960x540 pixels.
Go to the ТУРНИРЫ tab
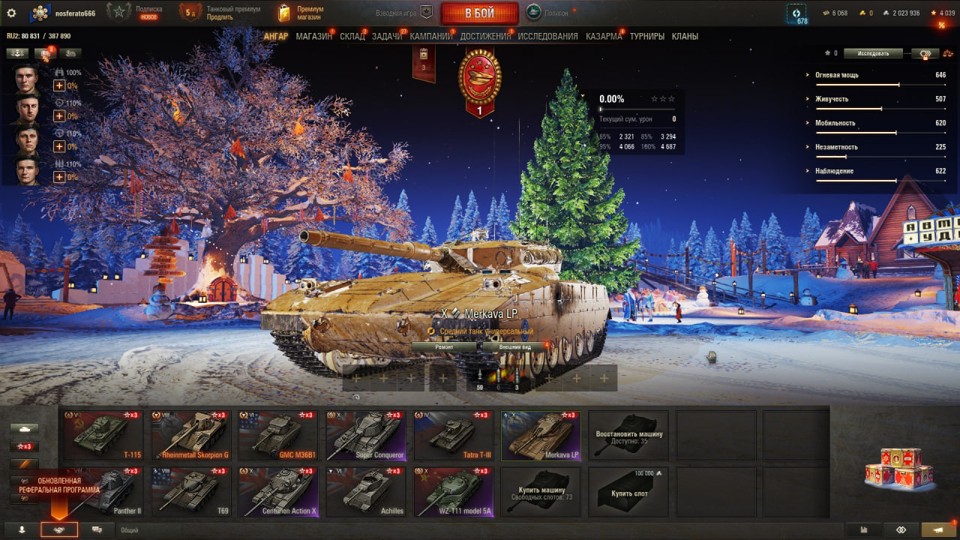647,37
